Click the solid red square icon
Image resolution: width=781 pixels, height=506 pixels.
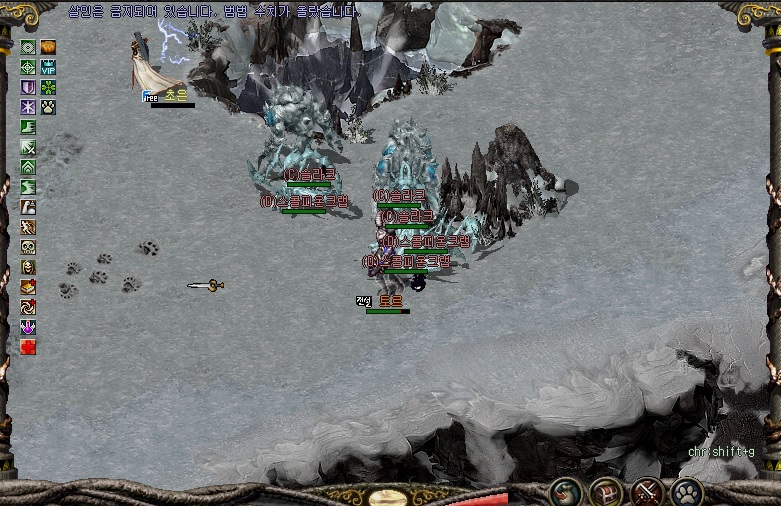pyautogui.click(x=28, y=347)
